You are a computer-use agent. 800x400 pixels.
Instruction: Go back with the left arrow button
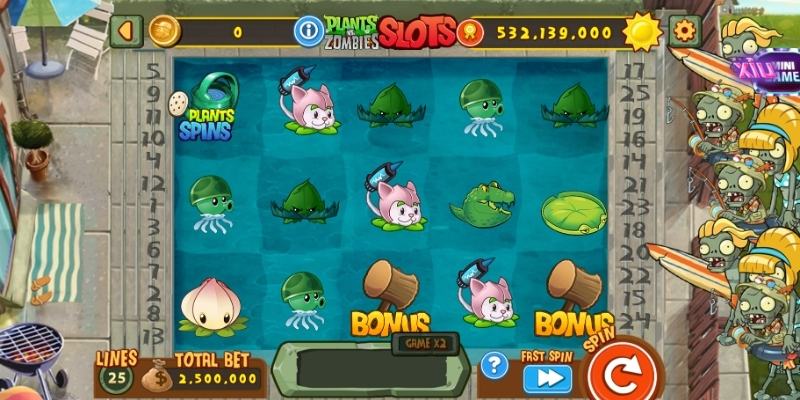(126, 31)
